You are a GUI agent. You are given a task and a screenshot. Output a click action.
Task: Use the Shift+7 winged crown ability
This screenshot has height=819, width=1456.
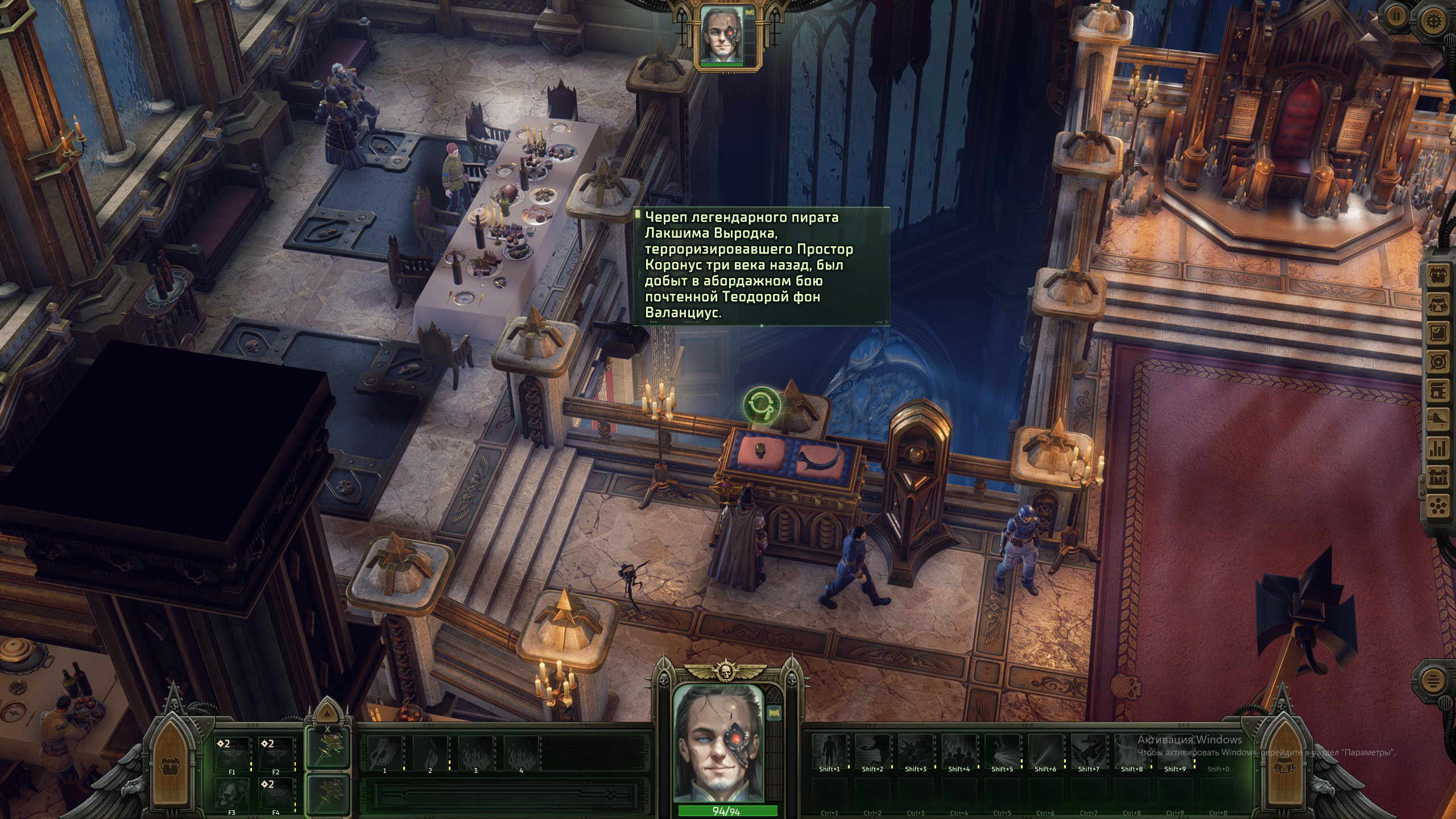(x=1089, y=751)
